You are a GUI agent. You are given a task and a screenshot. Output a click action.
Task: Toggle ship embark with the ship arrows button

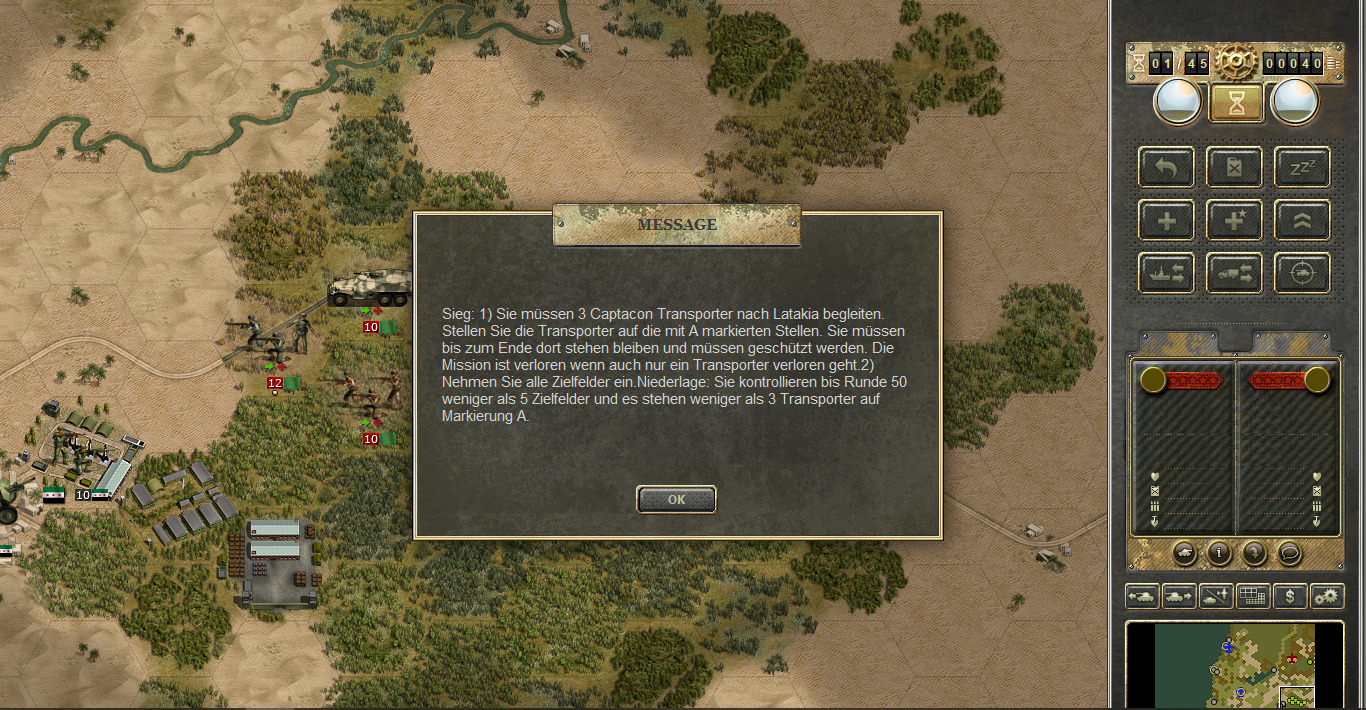(1166, 273)
